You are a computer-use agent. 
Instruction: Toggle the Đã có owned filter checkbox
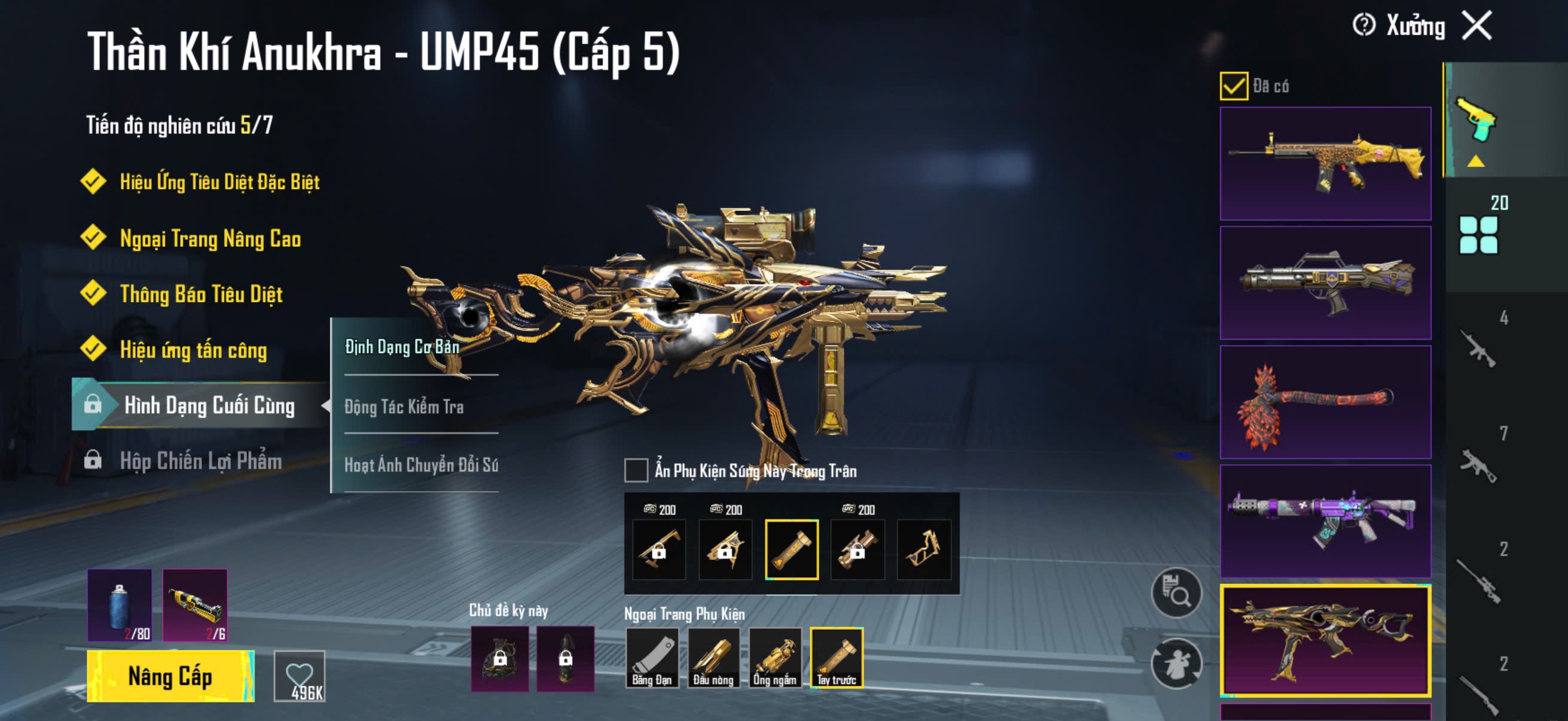pos(1233,85)
